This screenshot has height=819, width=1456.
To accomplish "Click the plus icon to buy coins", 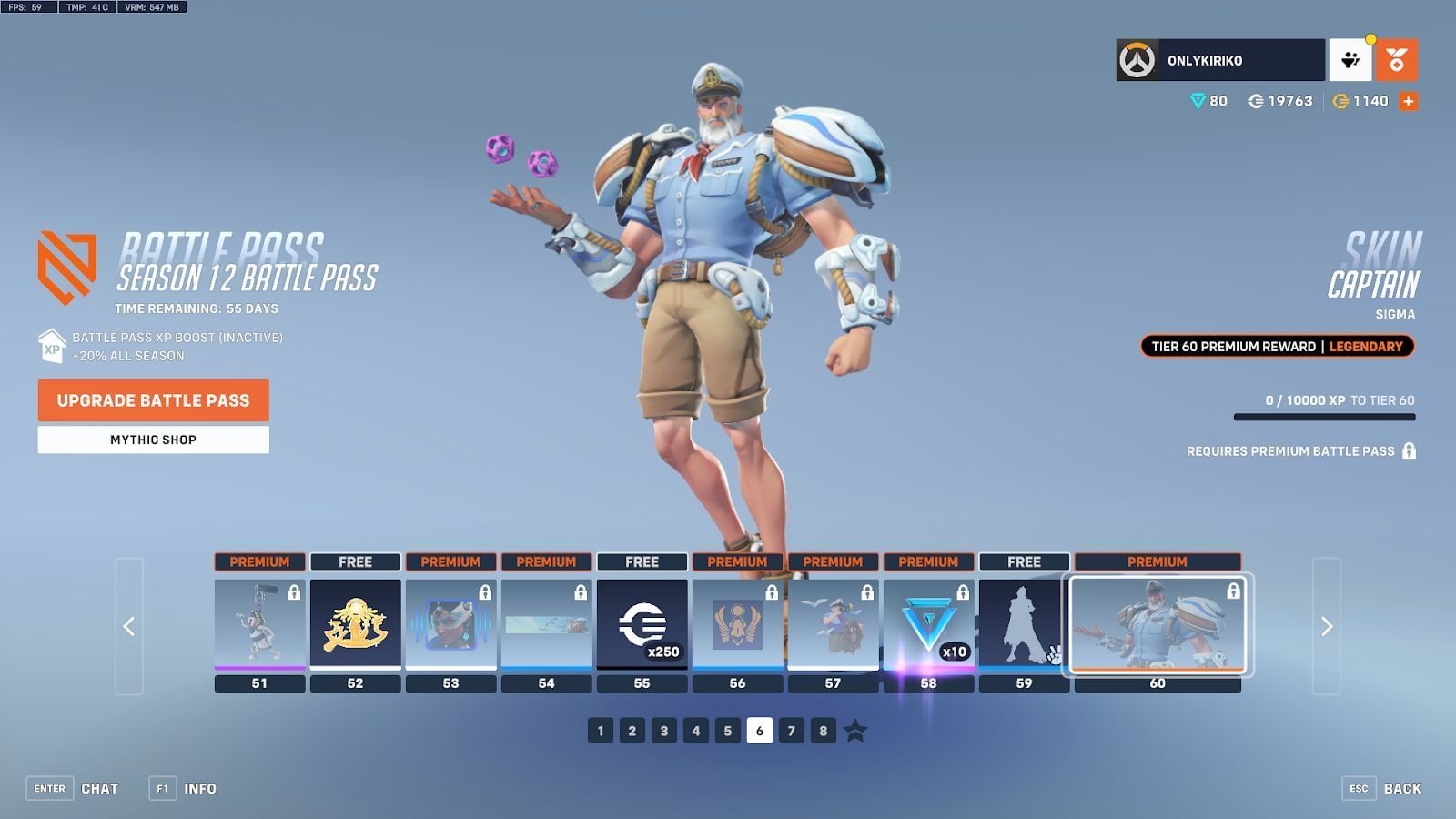I will [x=1410, y=101].
